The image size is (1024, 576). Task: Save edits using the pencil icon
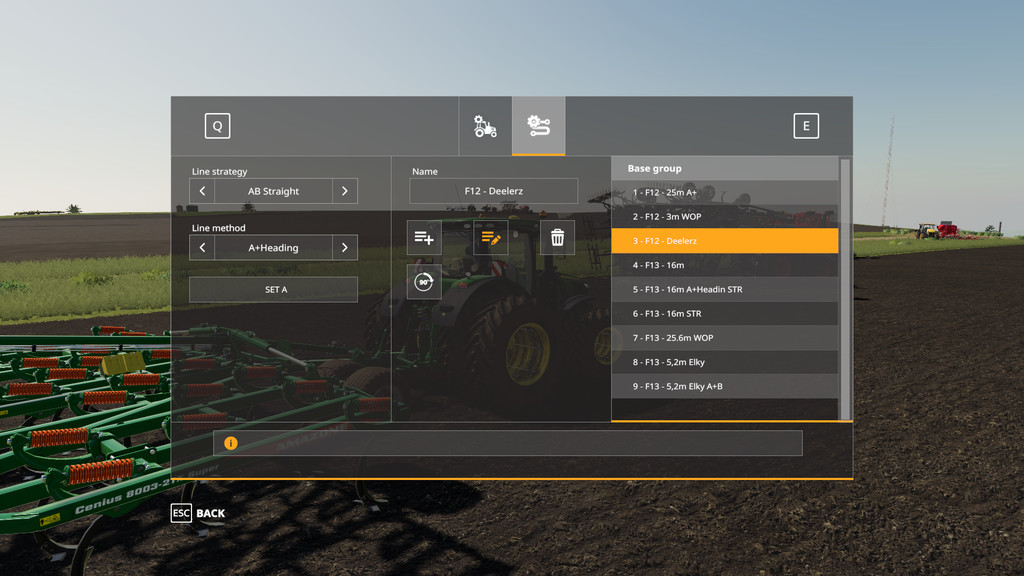pos(490,238)
